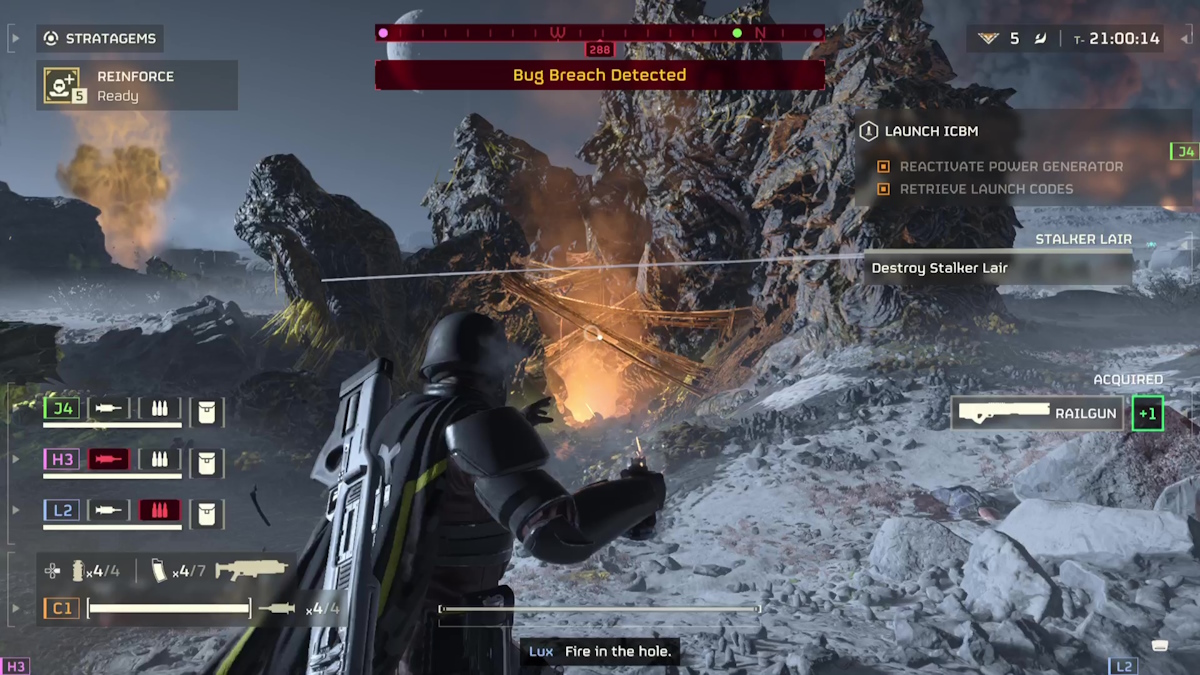The height and width of the screenshot is (675, 1200).
Task: Select player C1 tag
Action: pos(62,607)
